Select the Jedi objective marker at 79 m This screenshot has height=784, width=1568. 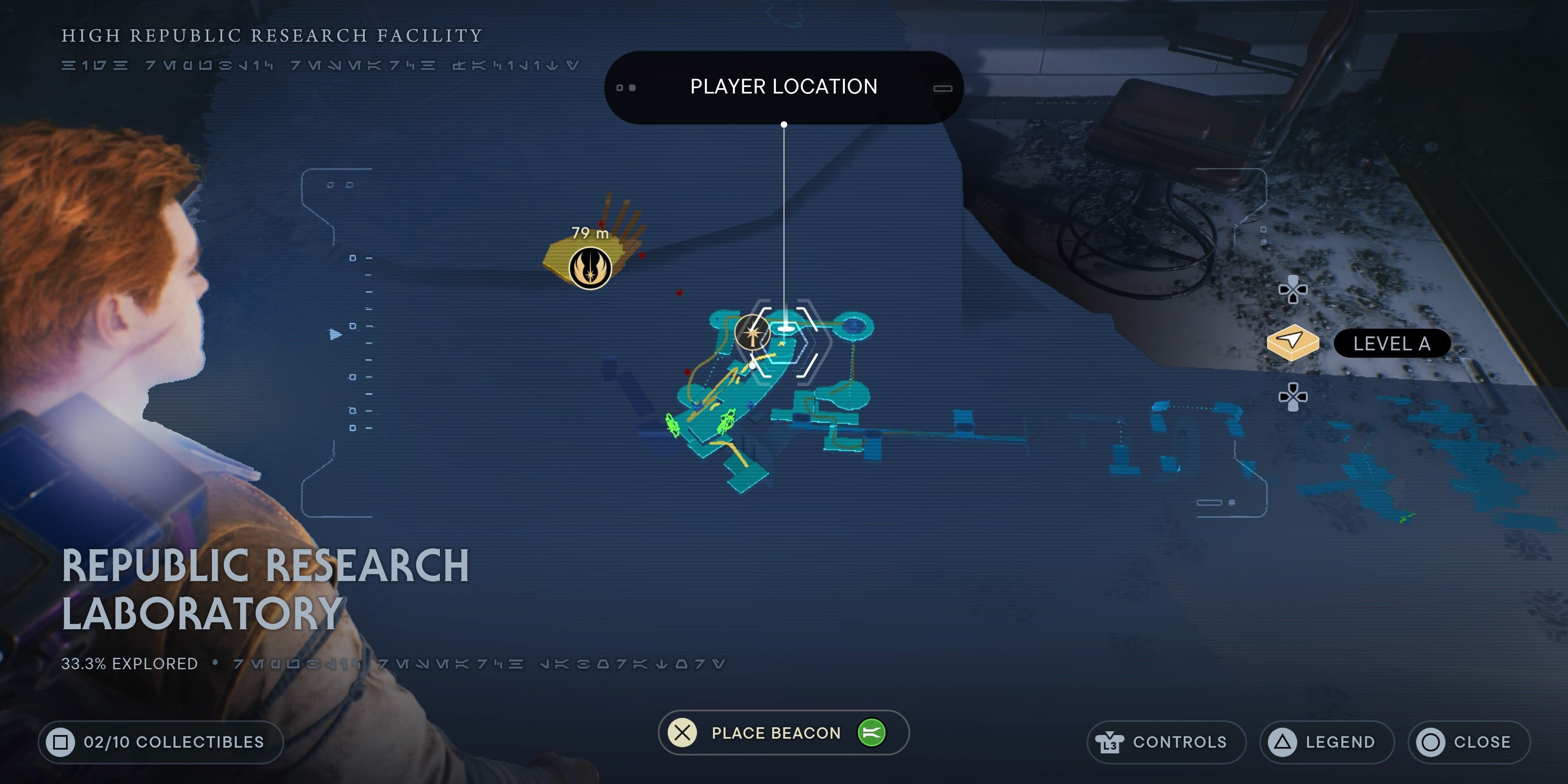tap(590, 268)
